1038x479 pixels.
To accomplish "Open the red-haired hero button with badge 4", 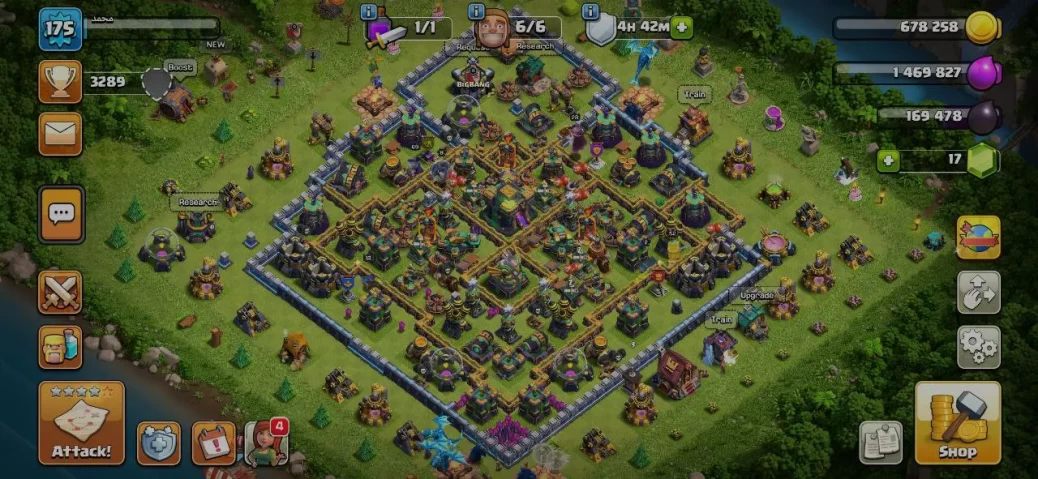I will [266, 443].
